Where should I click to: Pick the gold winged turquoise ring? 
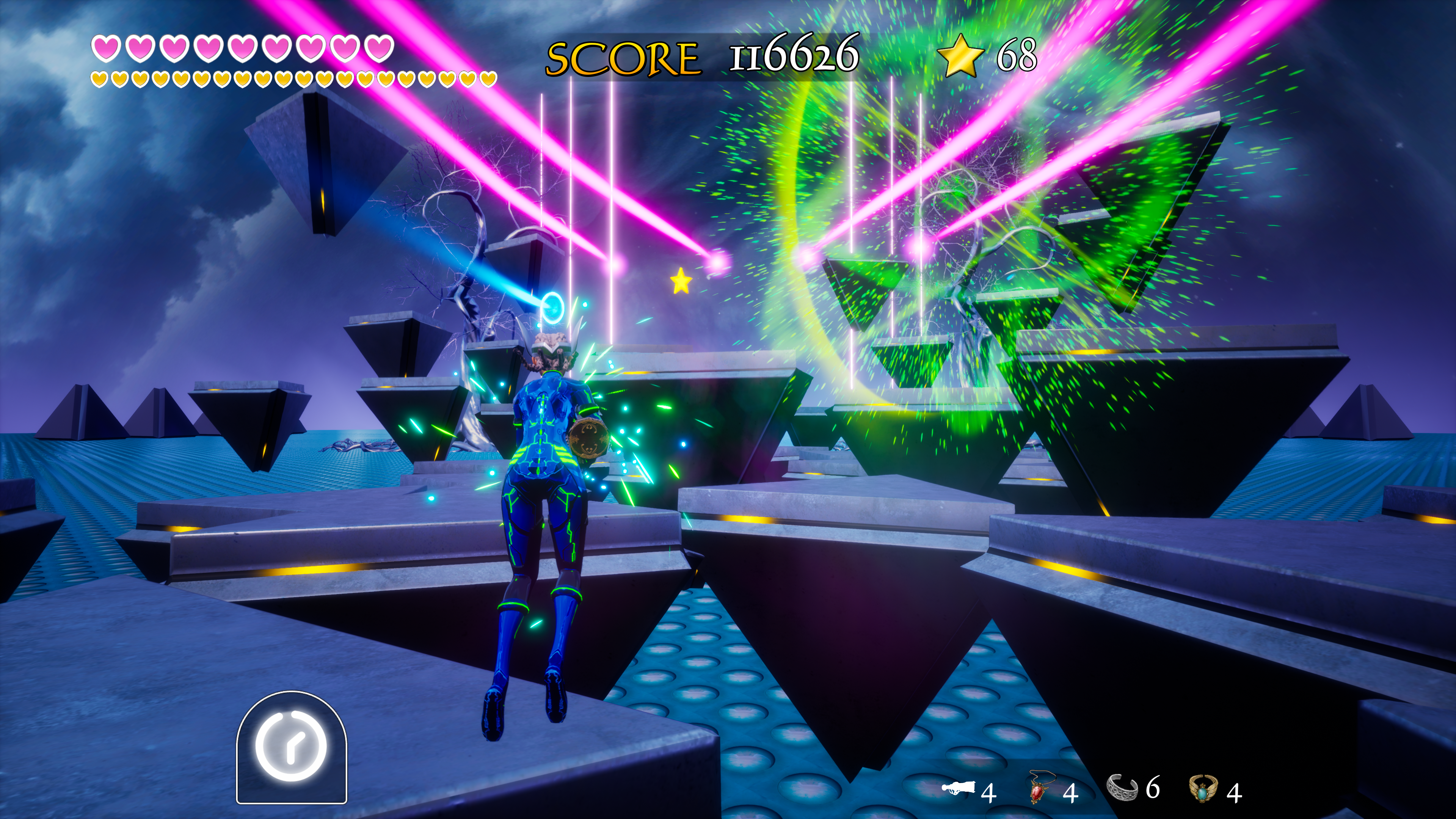point(1203,789)
